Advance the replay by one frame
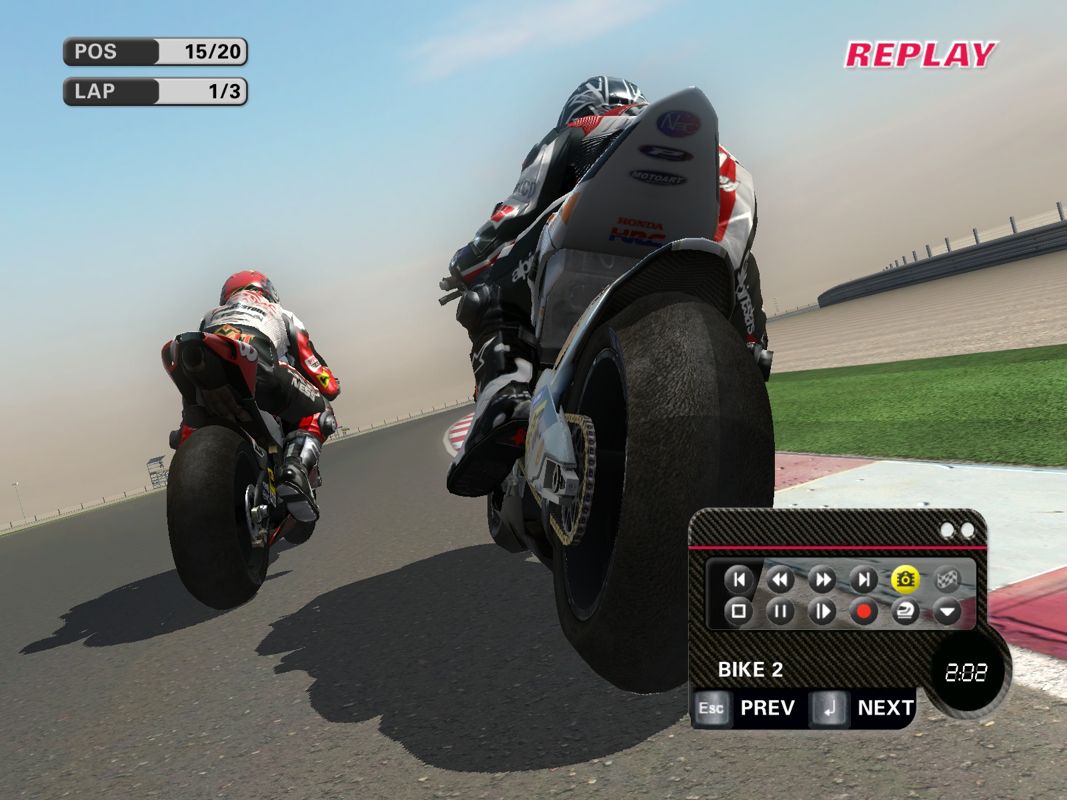The image size is (1067, 800). [822, 611]
